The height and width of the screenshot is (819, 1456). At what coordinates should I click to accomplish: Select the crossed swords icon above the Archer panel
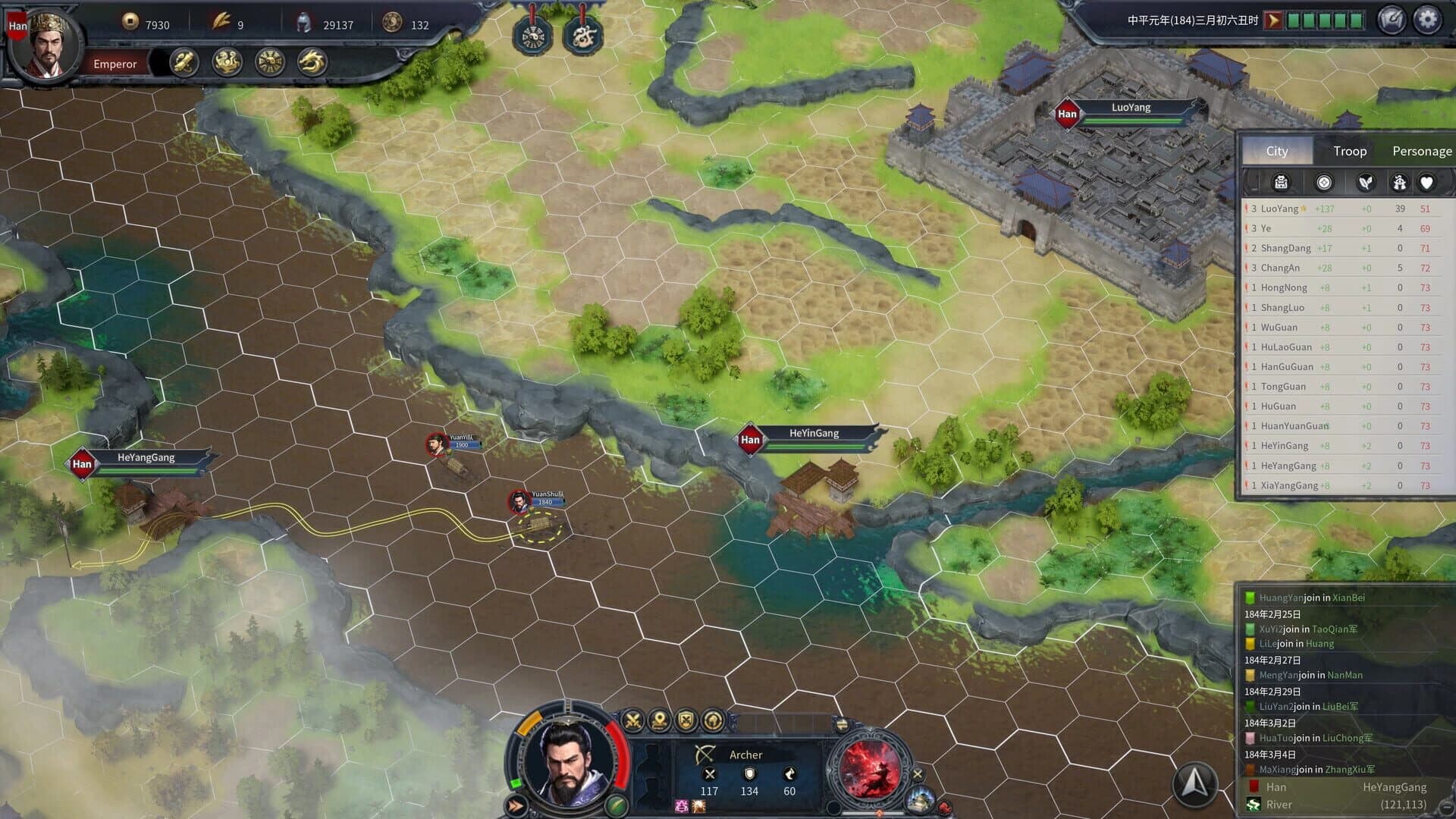pos(632,719)
